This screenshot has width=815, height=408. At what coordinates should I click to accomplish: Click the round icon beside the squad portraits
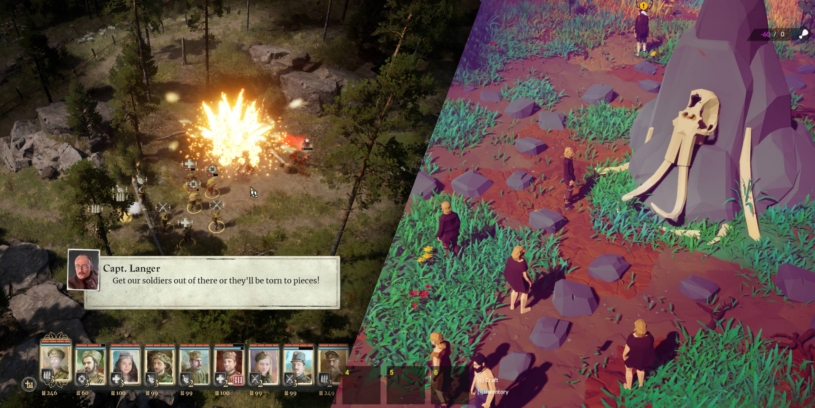(x=29, y=383)
